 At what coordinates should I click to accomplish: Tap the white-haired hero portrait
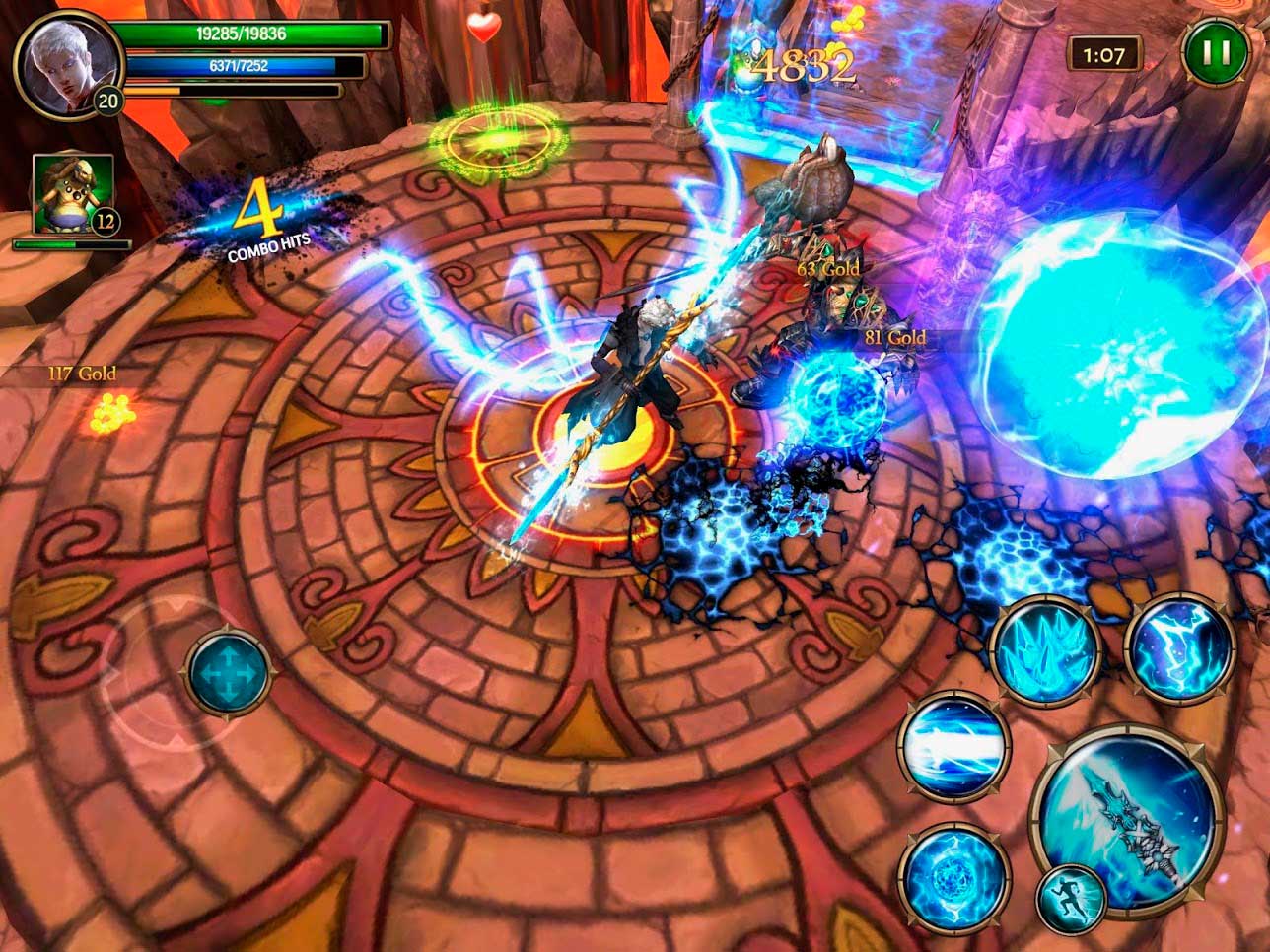pyautogui.click(x=66, y=64)
